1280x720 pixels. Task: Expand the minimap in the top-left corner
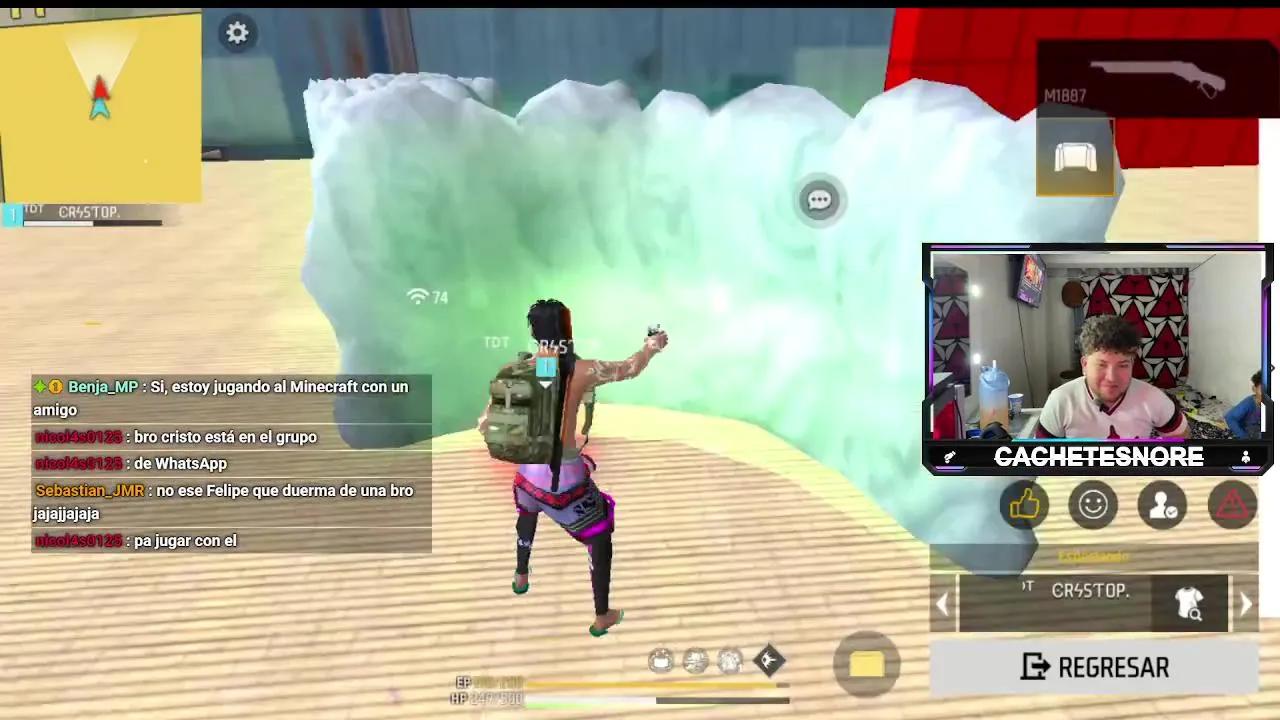(x=100, y=105)
